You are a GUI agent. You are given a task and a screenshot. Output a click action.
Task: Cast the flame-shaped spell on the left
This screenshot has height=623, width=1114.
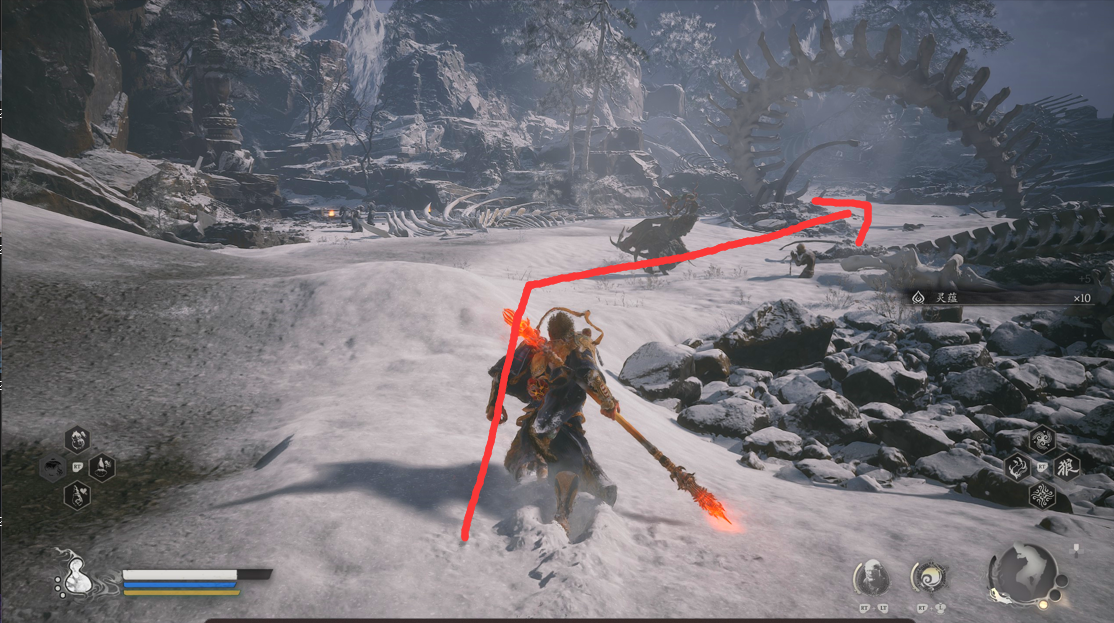(1017, 466)
